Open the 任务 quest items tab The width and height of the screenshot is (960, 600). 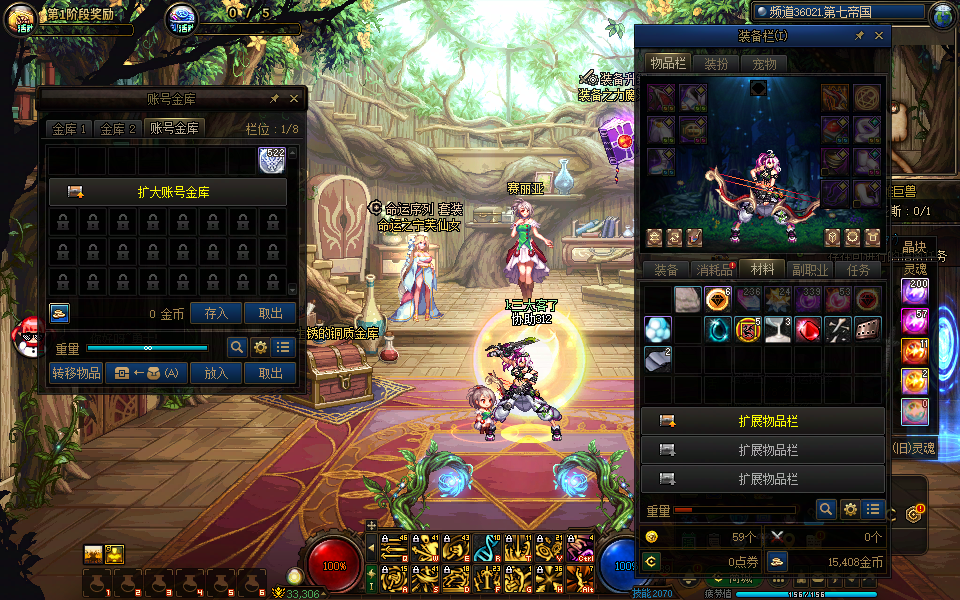click(858, 270)
